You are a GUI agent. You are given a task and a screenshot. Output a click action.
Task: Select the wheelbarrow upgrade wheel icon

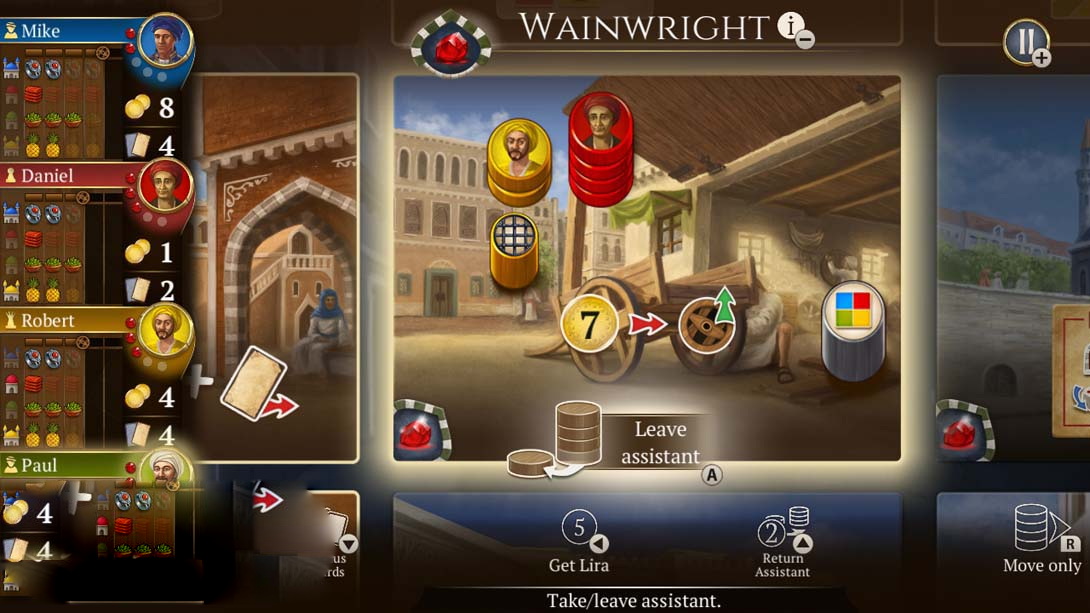tap(708, 324)
